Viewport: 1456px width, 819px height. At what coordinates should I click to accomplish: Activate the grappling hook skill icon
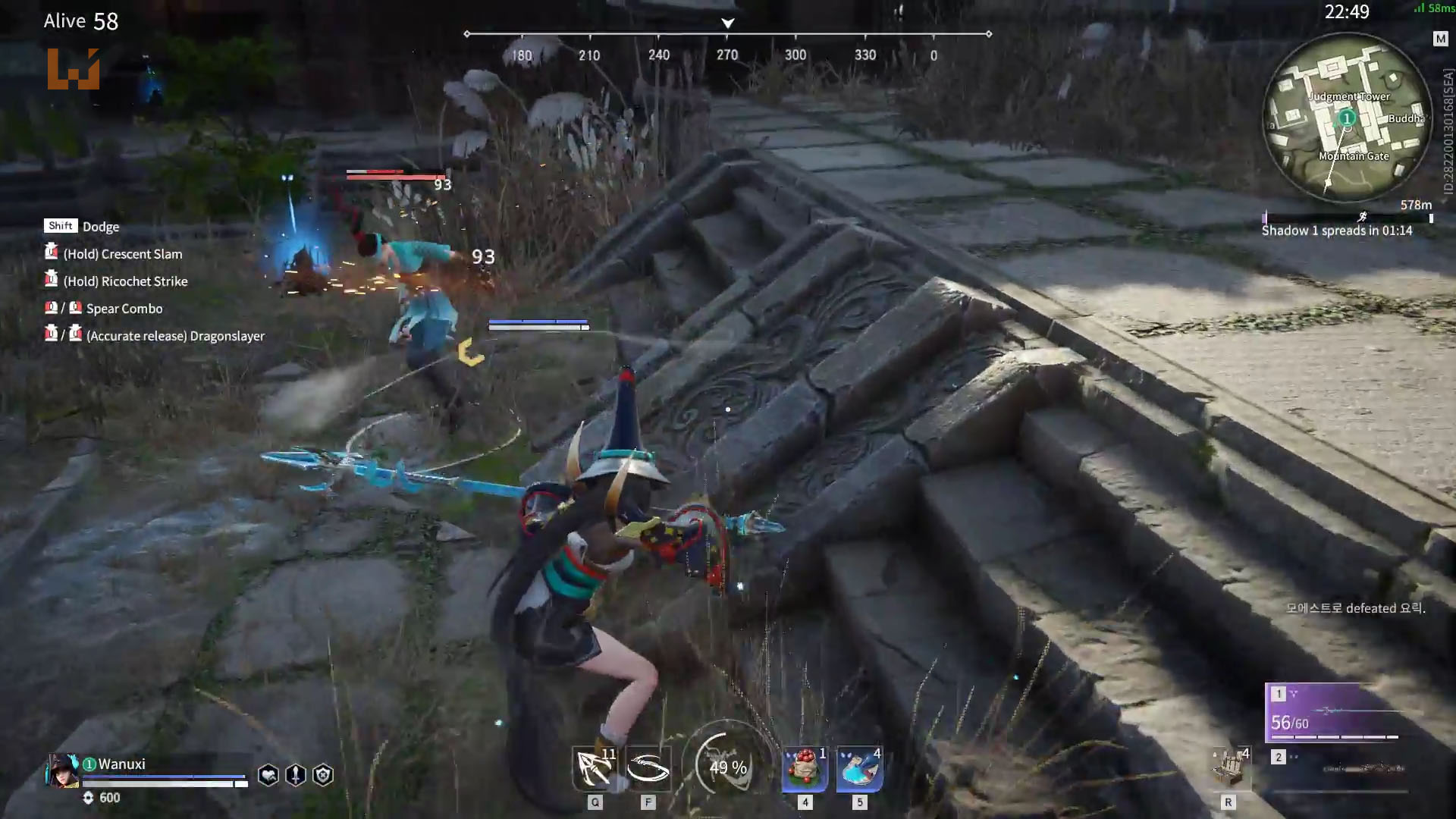click(x=595, y=769)
